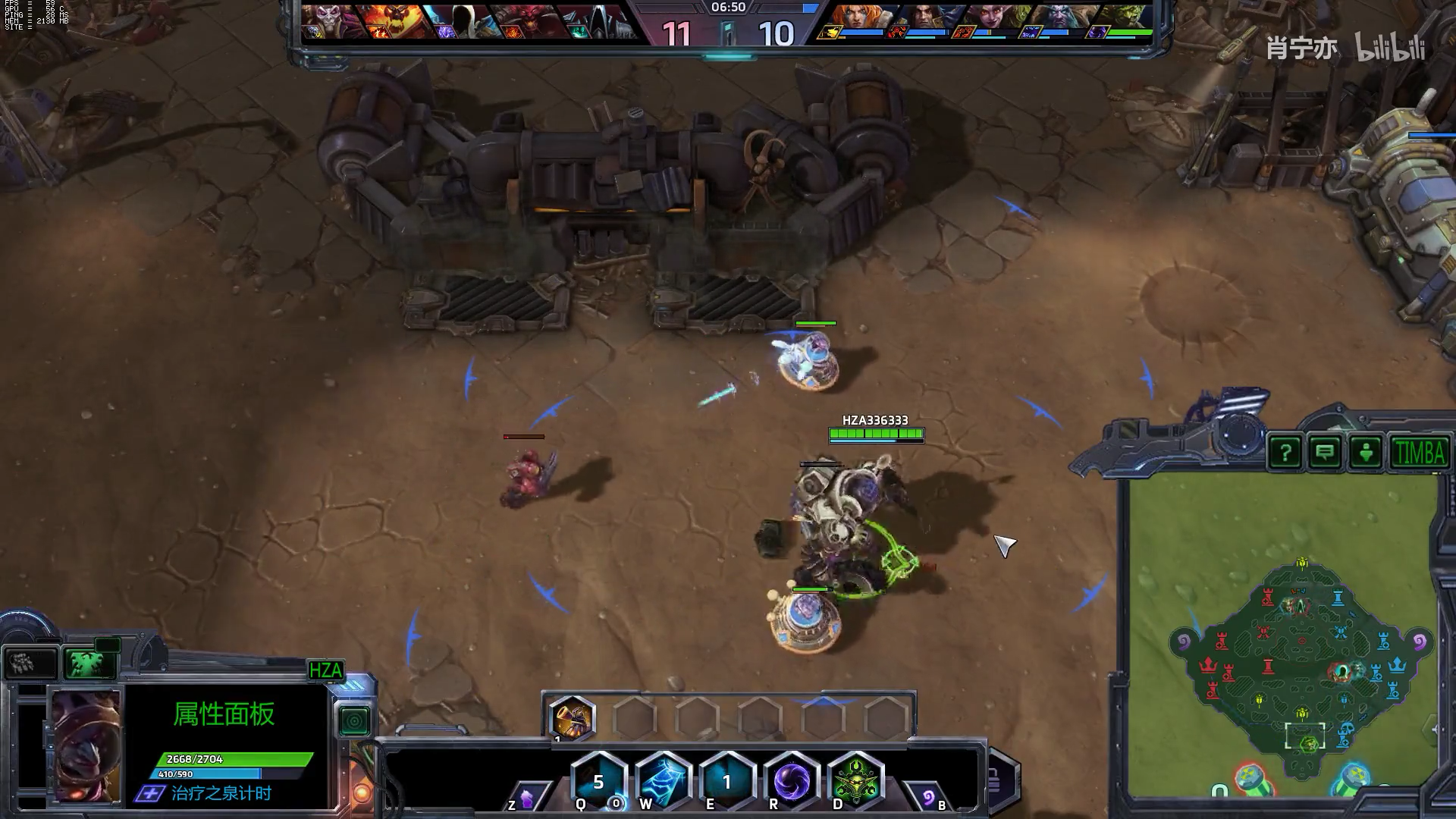Cast the W blue lightning ability
The image size is (1456, 819).
663,781
